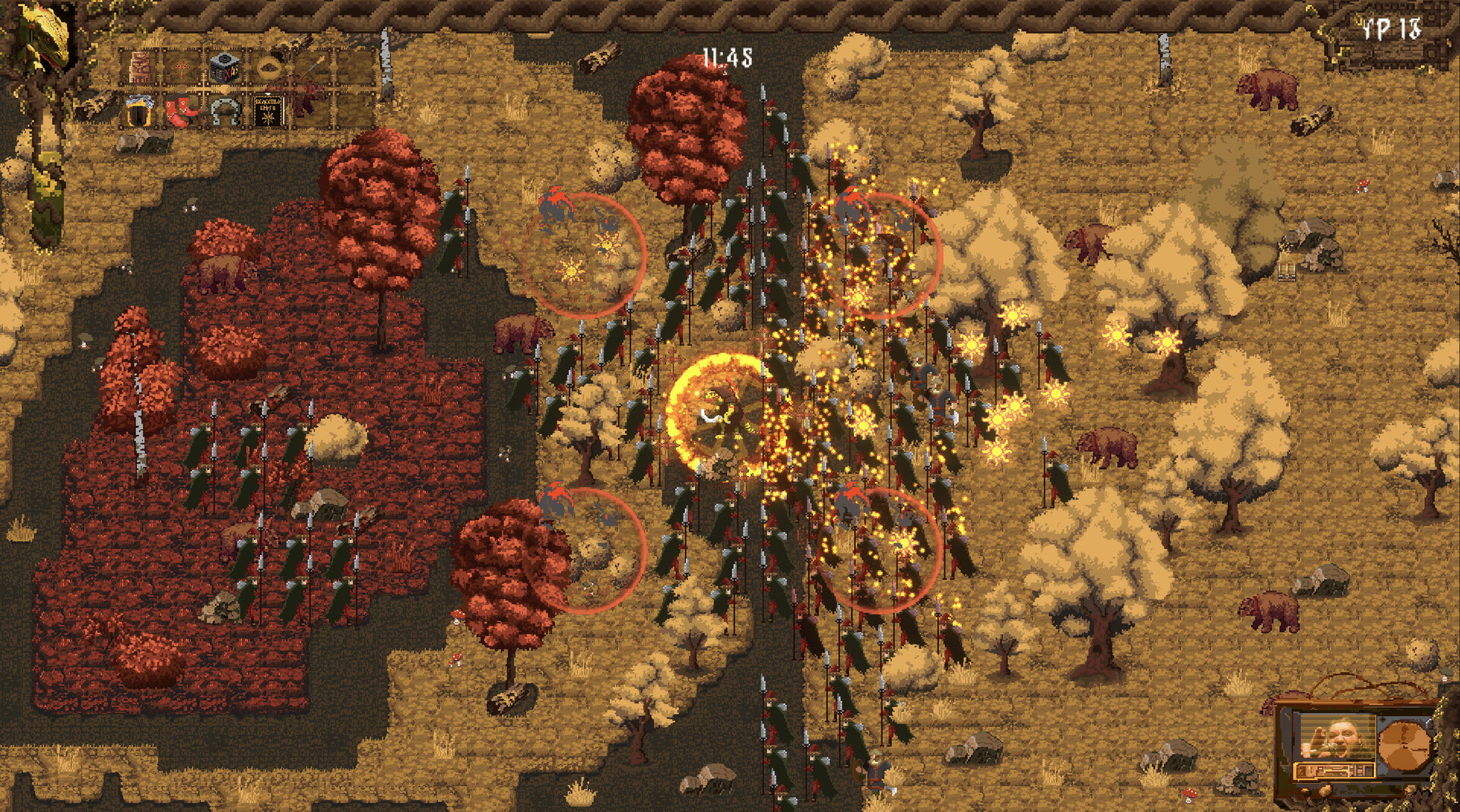Select the horseshoe charm in the inventory

point(225,112)
